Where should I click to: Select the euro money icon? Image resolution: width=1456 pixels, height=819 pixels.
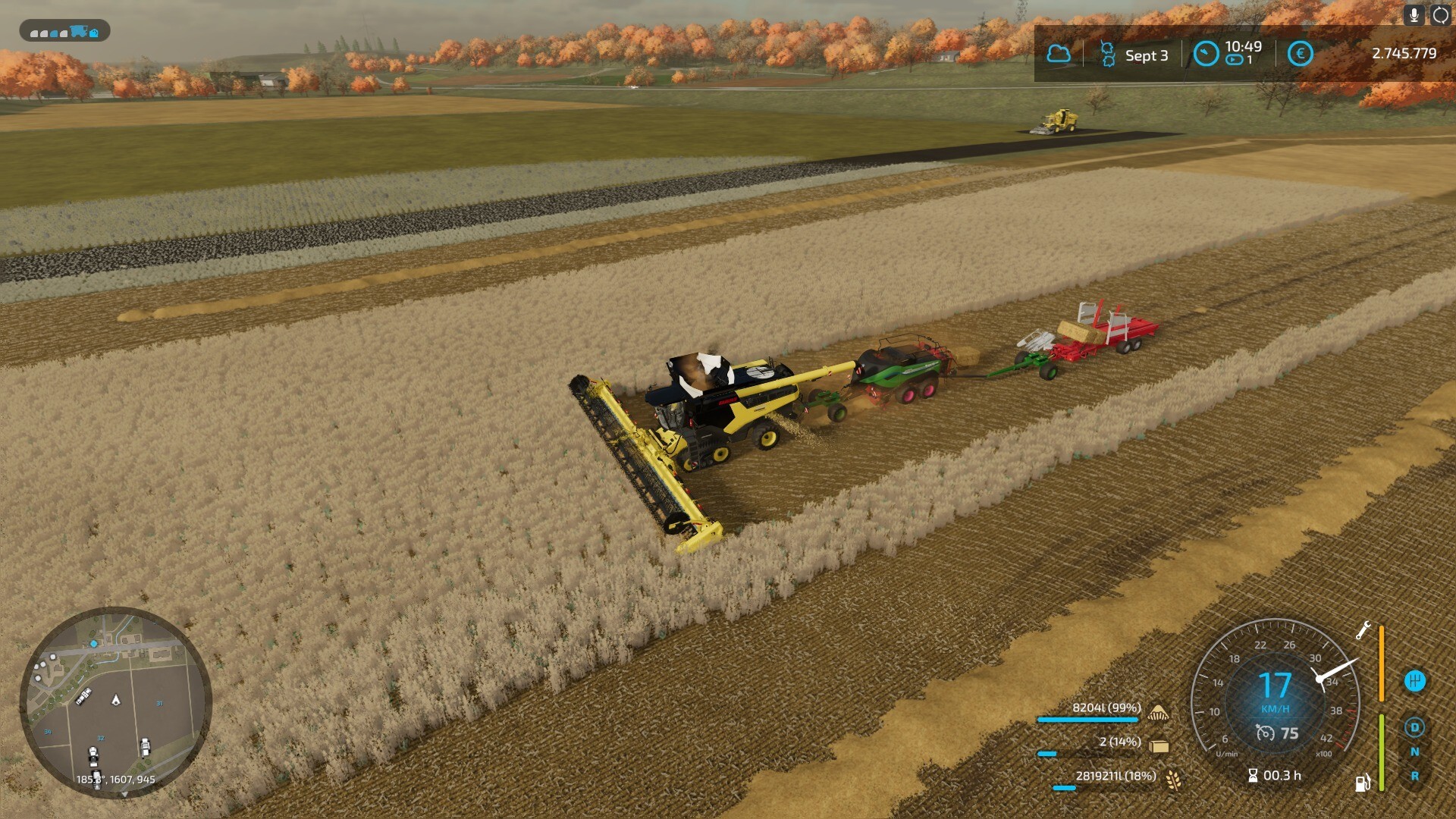point(1300,54)
